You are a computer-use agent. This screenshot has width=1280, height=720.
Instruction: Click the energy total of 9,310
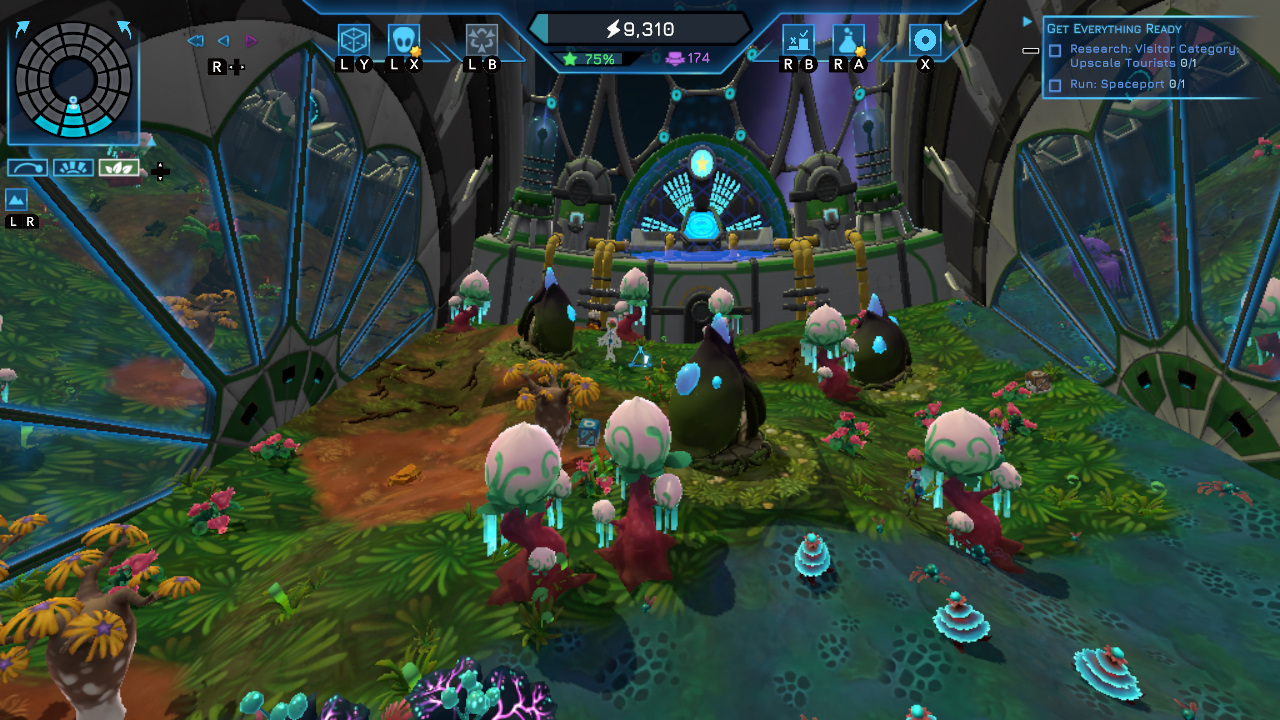(640, 29)
